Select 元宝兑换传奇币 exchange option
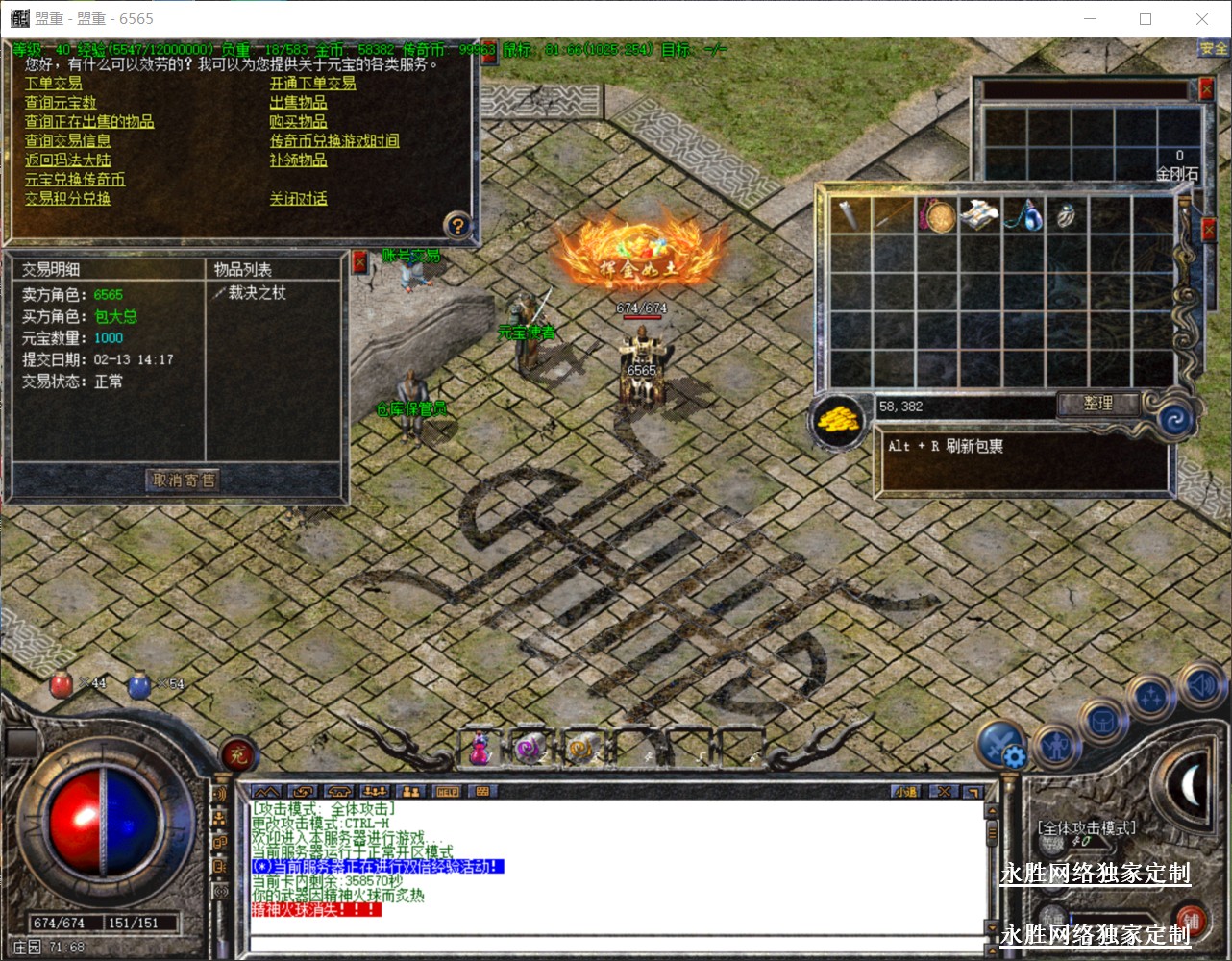Image resolution: width=1232 pixels, height=961 pixels. tap(75, 180)
